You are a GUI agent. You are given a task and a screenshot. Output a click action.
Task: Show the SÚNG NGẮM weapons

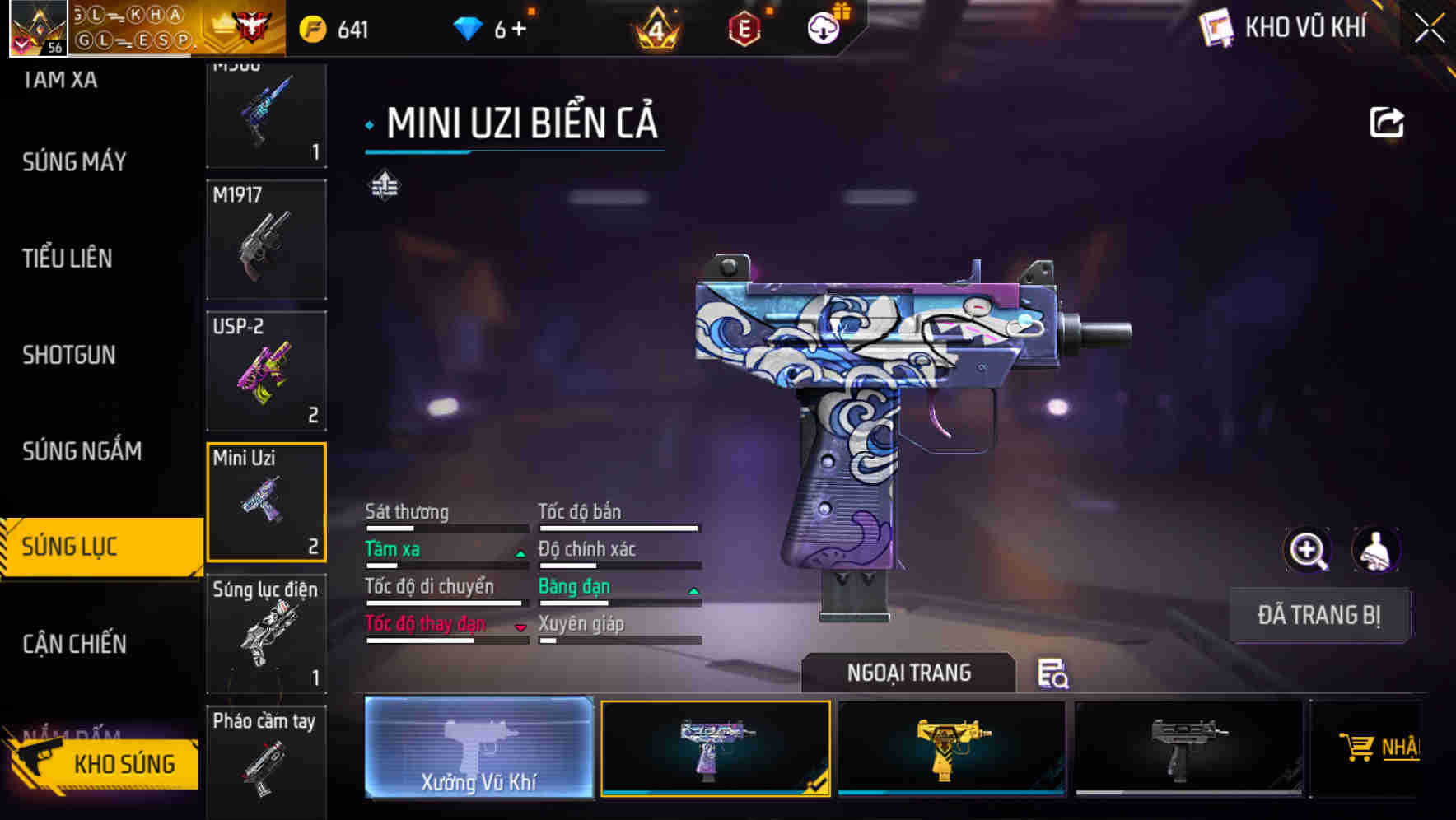coord(82,451)
